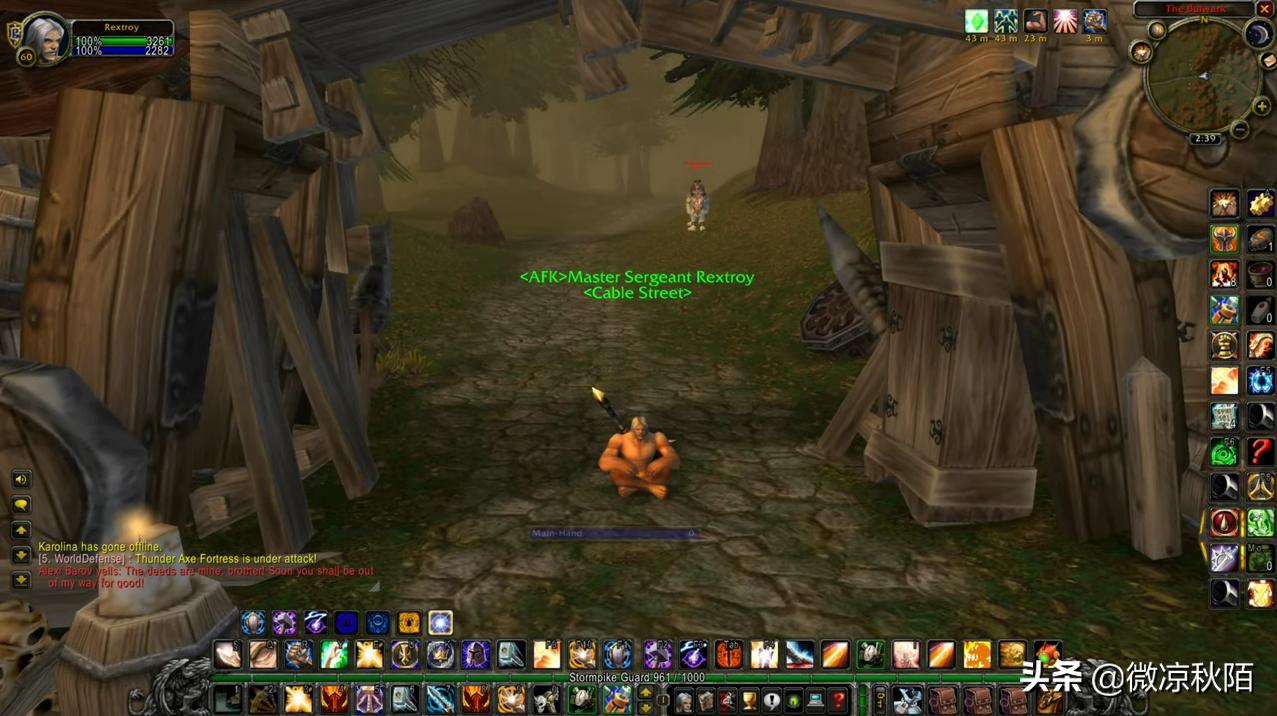Click the green gem buff icon
The width and height of the screenshot is (1277, 716).
coord(976,21)
